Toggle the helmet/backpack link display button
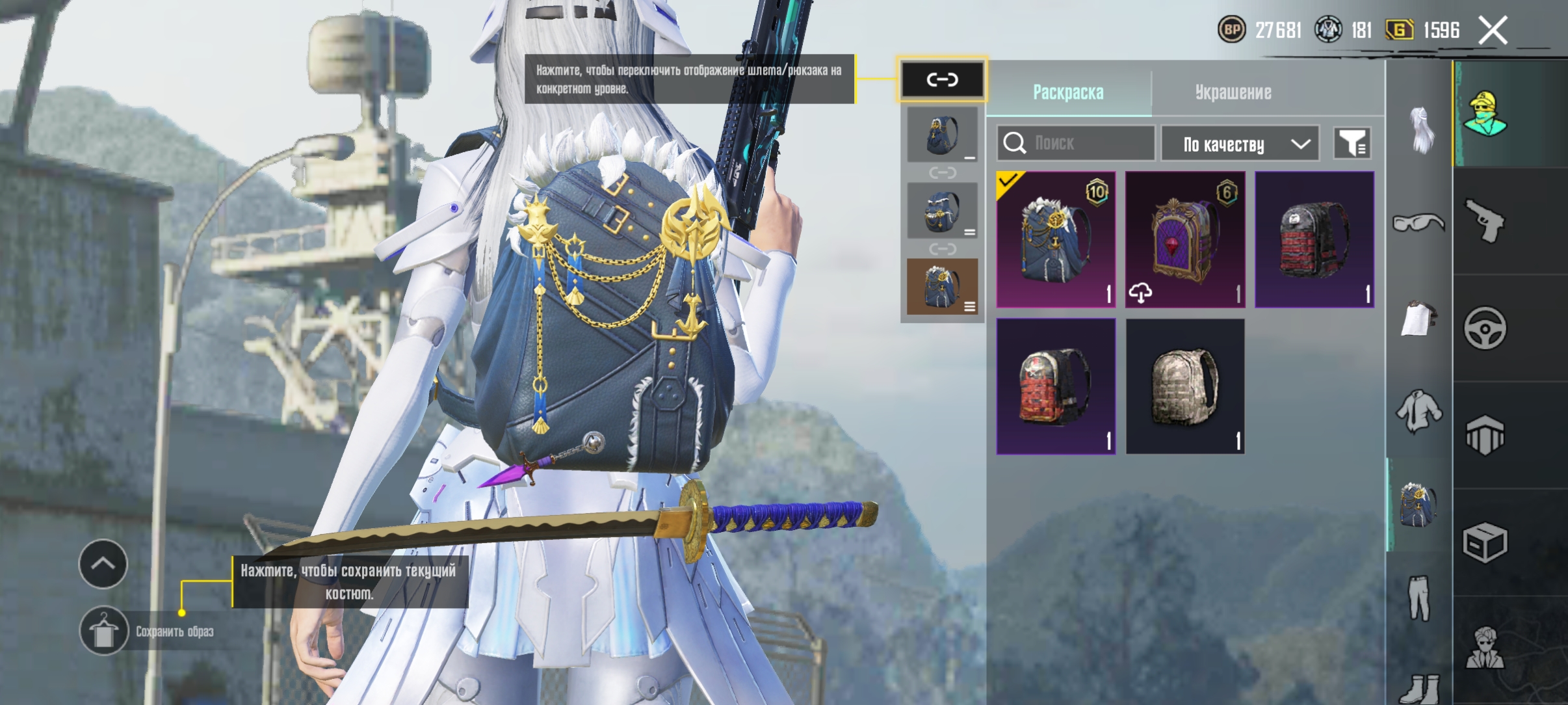The image size is (1568, 705). [942, 79]
